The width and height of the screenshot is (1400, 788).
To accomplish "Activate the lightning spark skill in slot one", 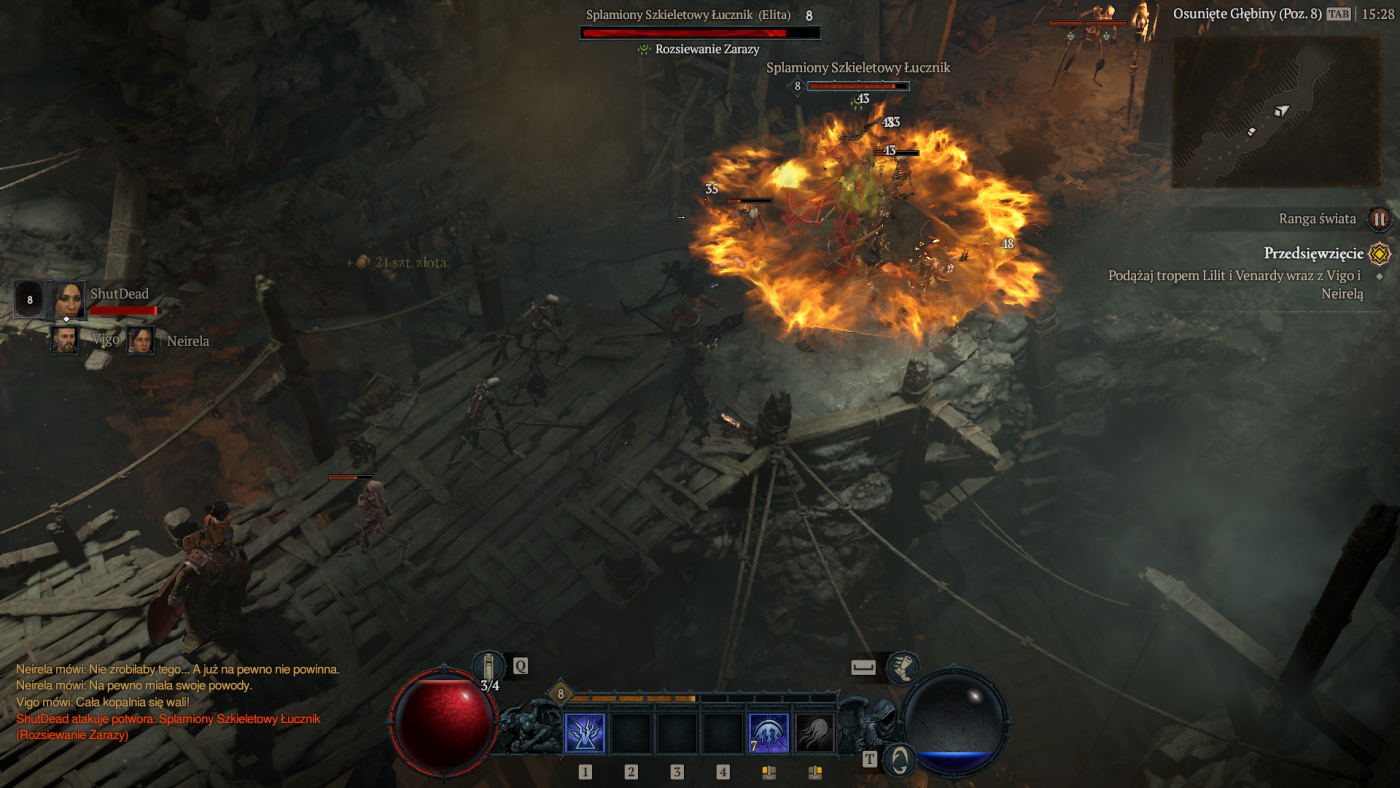I will (585, 733).
